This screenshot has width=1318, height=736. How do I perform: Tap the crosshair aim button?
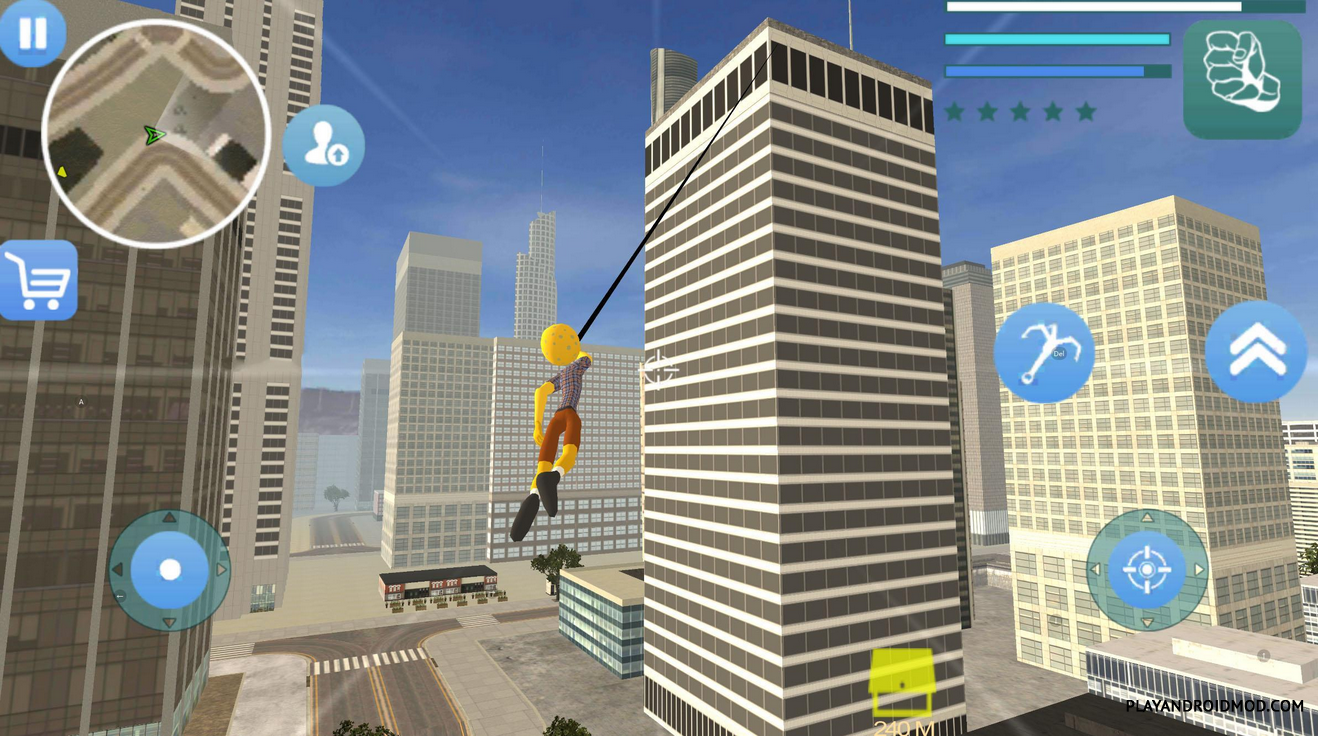pos(1146,570)
